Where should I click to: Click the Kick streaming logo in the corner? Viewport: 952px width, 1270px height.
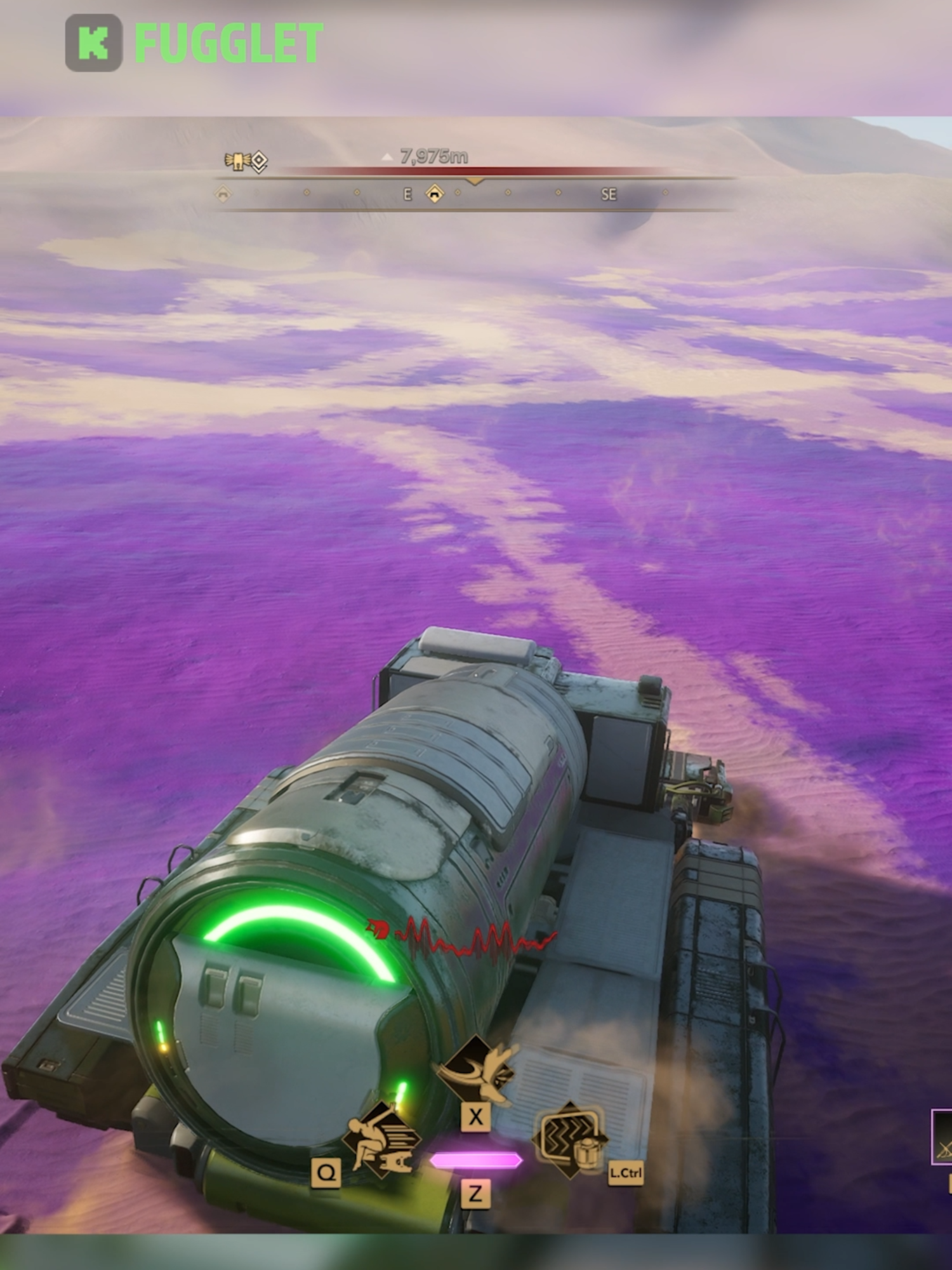point(95,39)
